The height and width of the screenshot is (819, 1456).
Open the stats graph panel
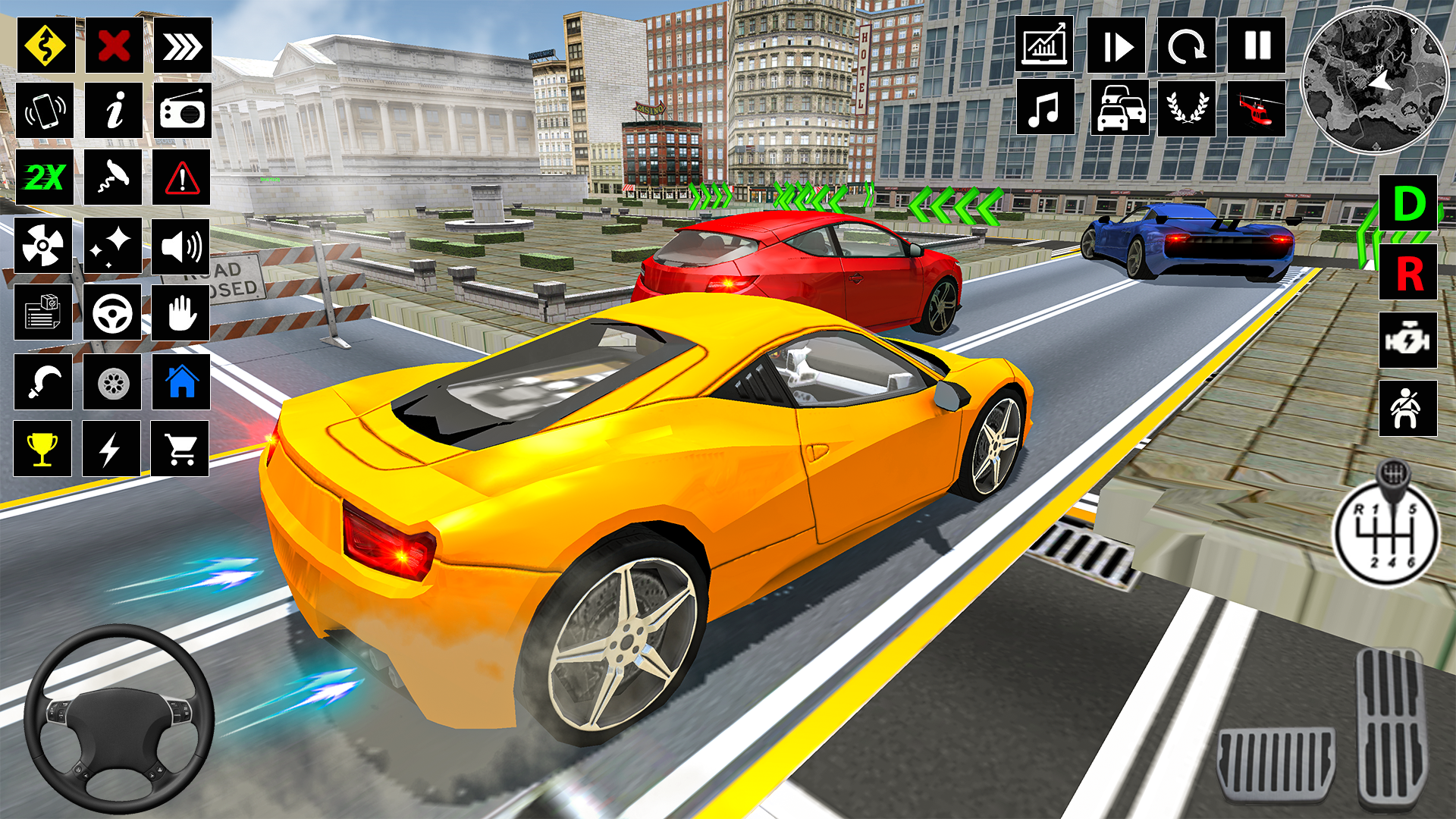[x=1044, y=48]
